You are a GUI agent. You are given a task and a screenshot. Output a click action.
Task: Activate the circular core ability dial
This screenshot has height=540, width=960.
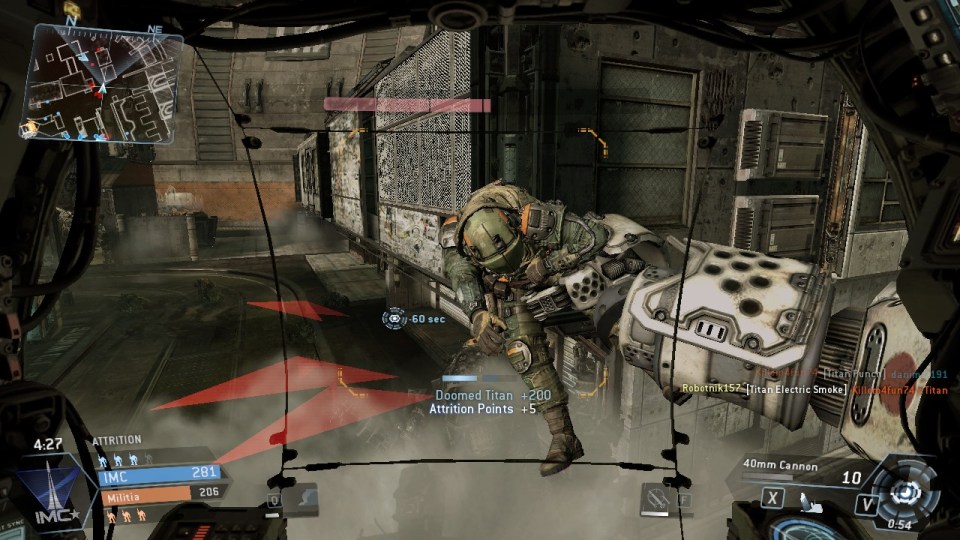906,492
